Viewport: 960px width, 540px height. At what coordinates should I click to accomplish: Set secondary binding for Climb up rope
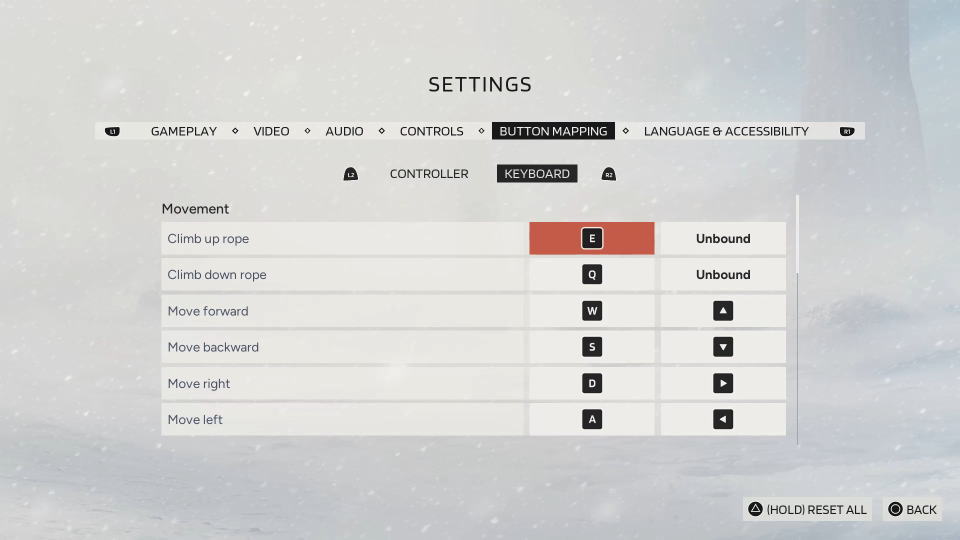click(723, 239)
